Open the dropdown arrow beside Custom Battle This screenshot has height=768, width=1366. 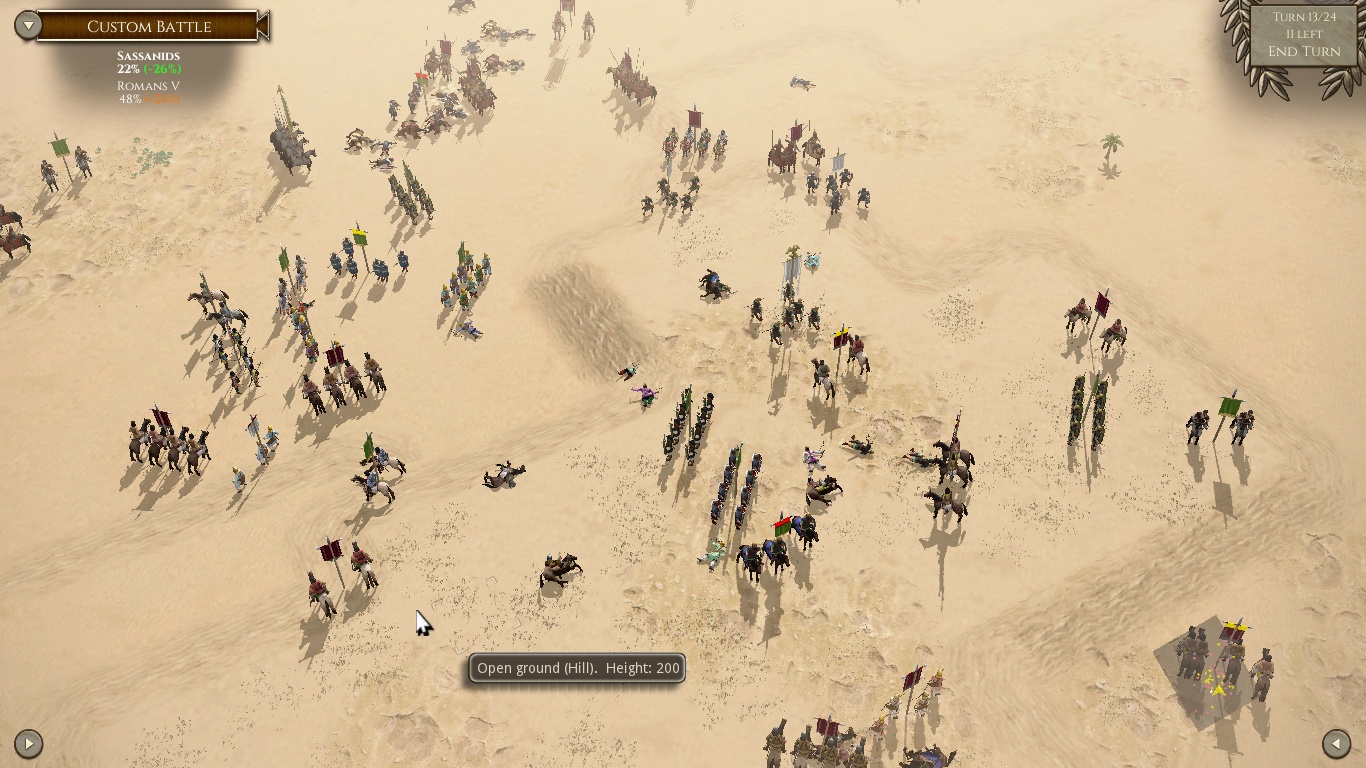click(28, 25)
